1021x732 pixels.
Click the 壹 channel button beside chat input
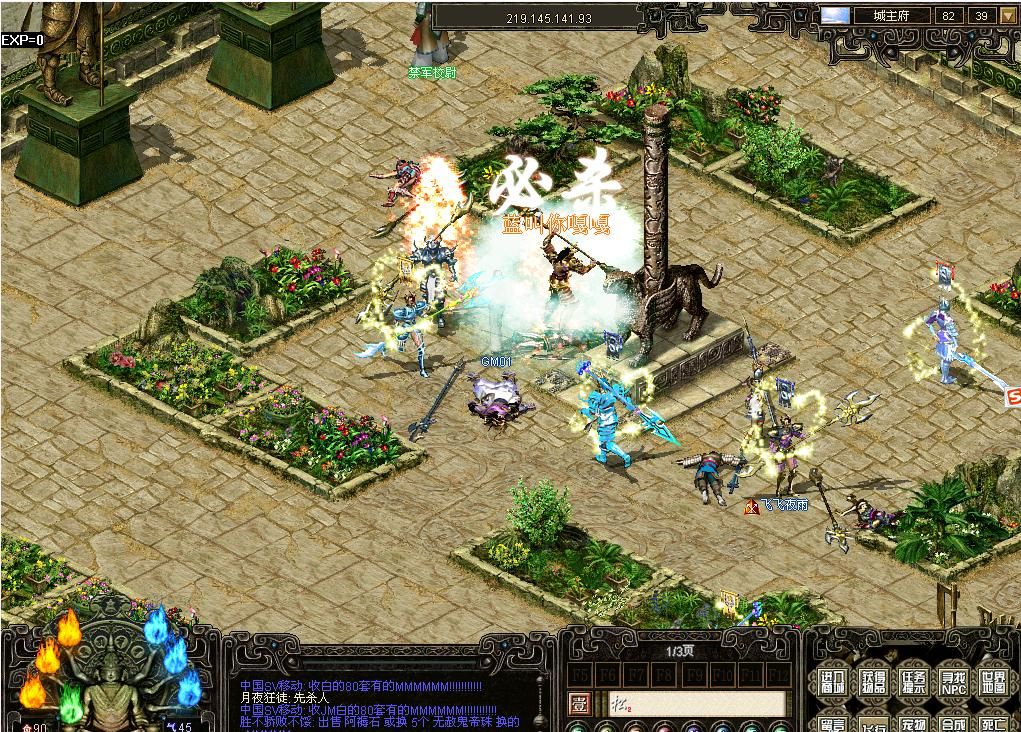click(x=579, y=703)
